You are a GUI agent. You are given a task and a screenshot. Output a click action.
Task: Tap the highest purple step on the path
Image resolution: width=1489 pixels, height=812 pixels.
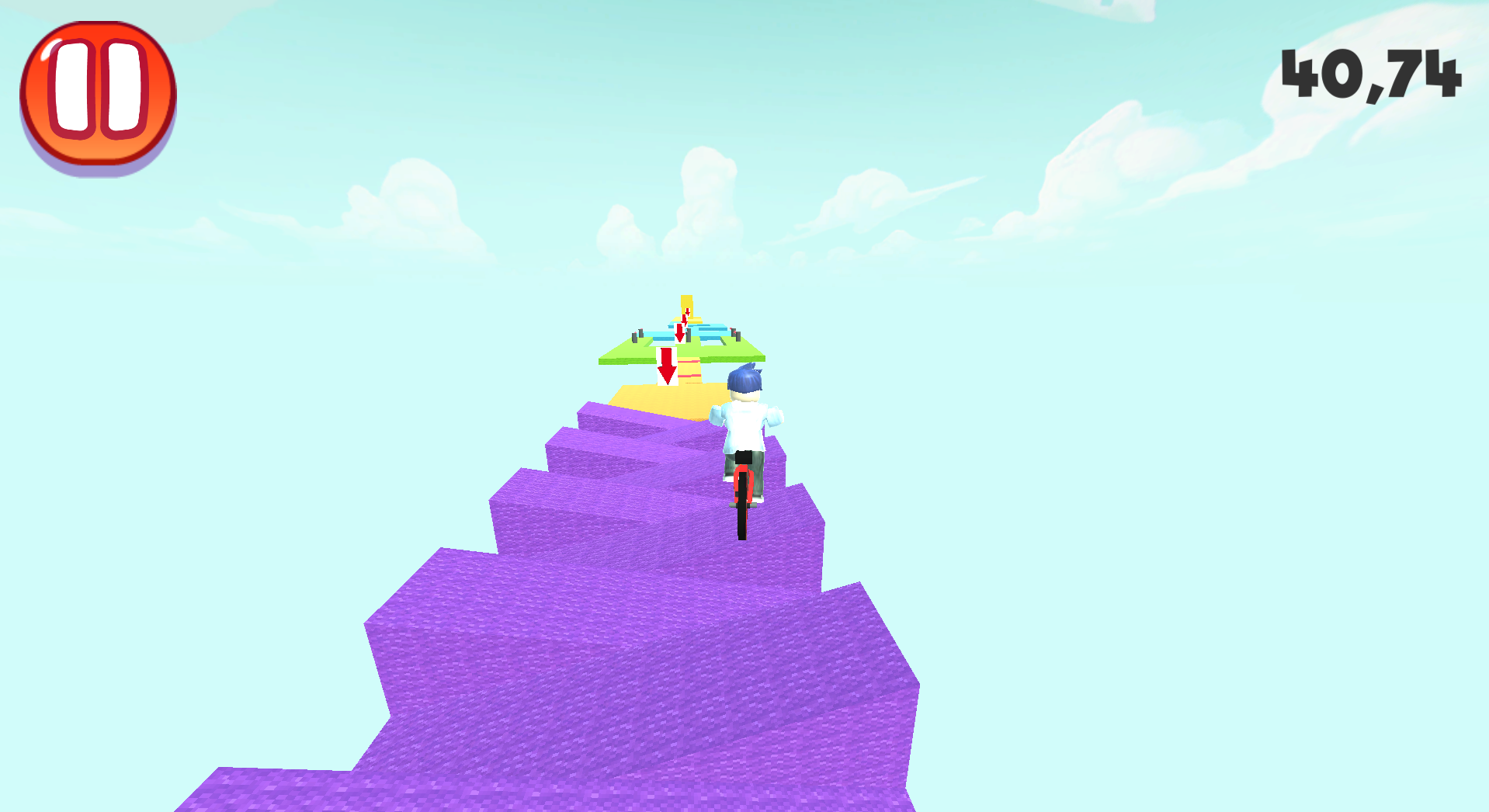click(x=613, y=415)
